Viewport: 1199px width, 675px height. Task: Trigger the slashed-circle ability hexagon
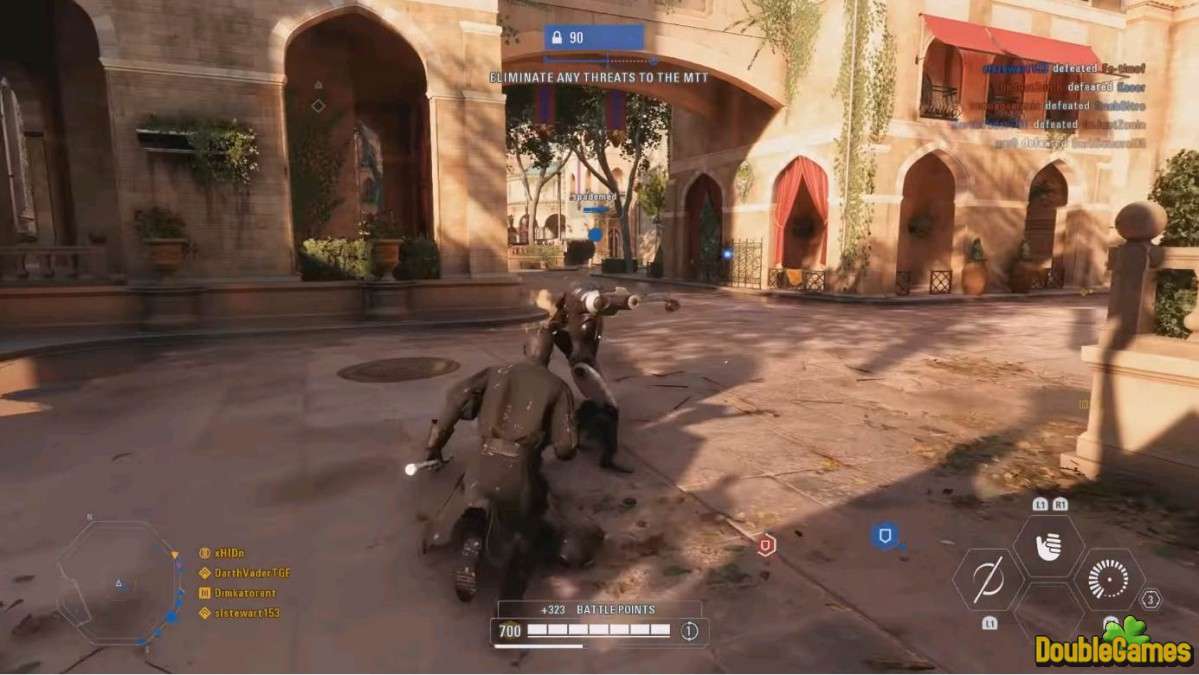pyautogui.click(x=988, y=580)
